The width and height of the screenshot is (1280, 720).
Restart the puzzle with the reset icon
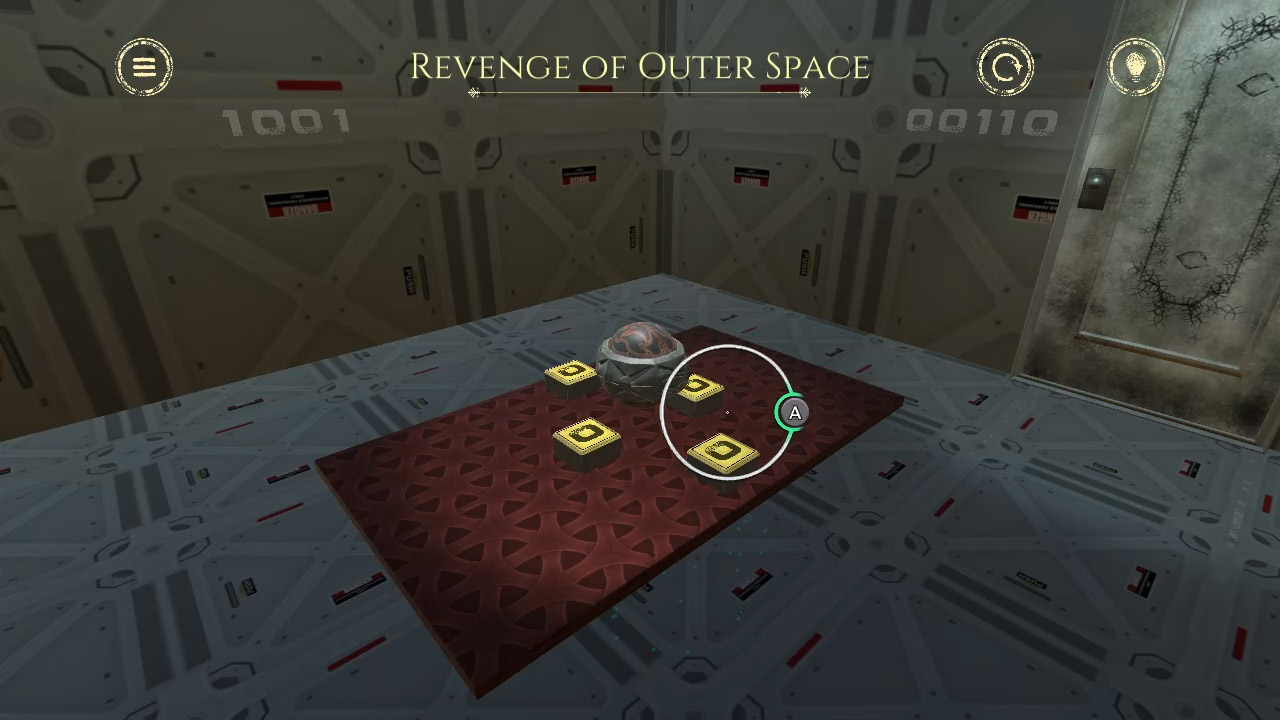point(1006,66)
